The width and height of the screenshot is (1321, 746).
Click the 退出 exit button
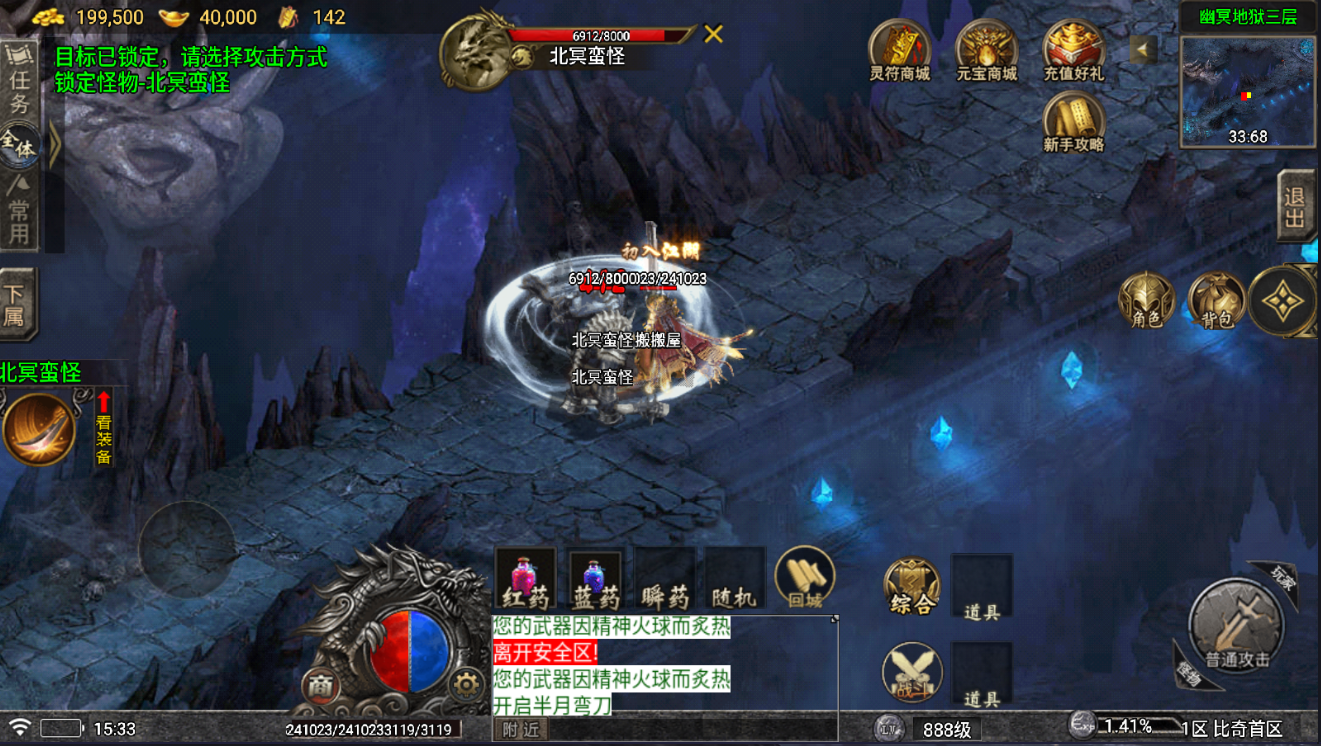click(x=1296, y=206)
